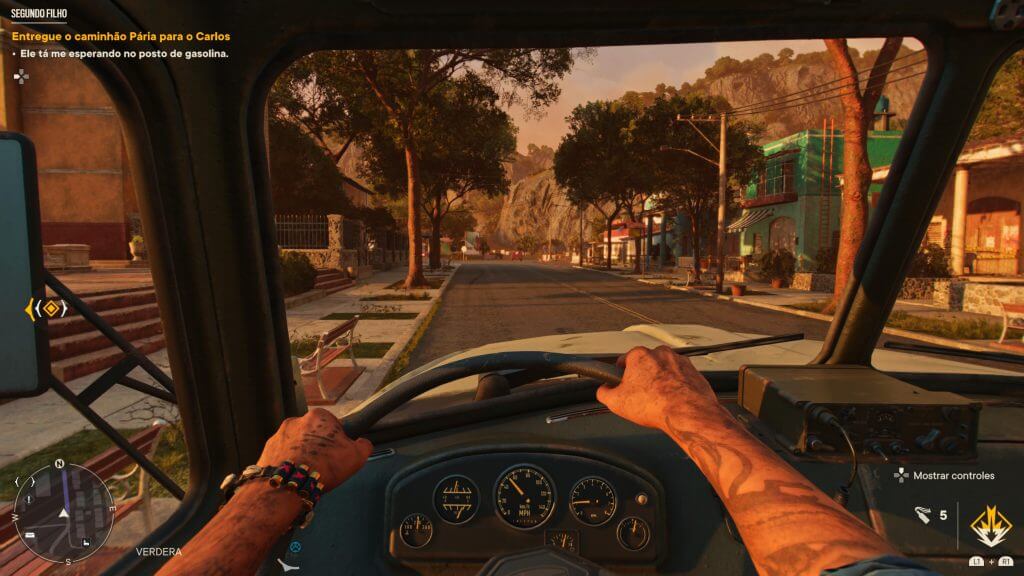Select the molotov throwable icon
The width and height of the screenshot is (1024, 576).
(x=923, y=515)
